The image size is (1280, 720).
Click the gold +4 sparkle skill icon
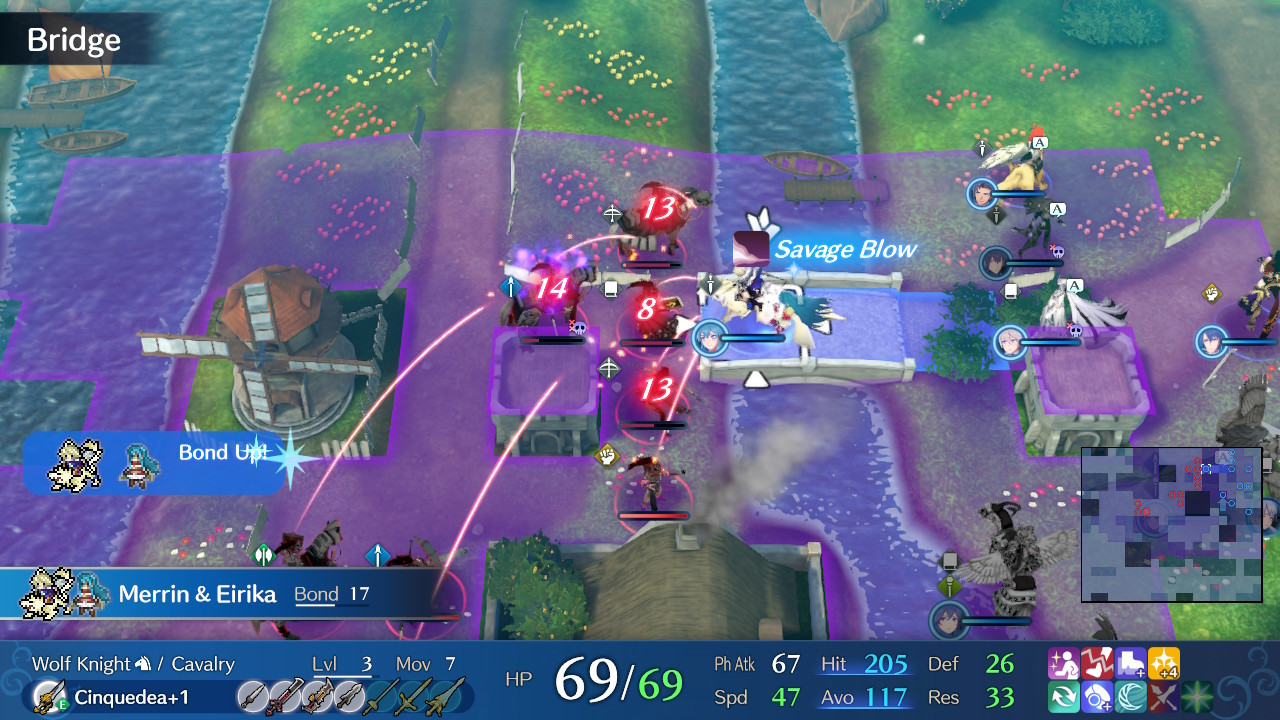tap(1165, 661)
